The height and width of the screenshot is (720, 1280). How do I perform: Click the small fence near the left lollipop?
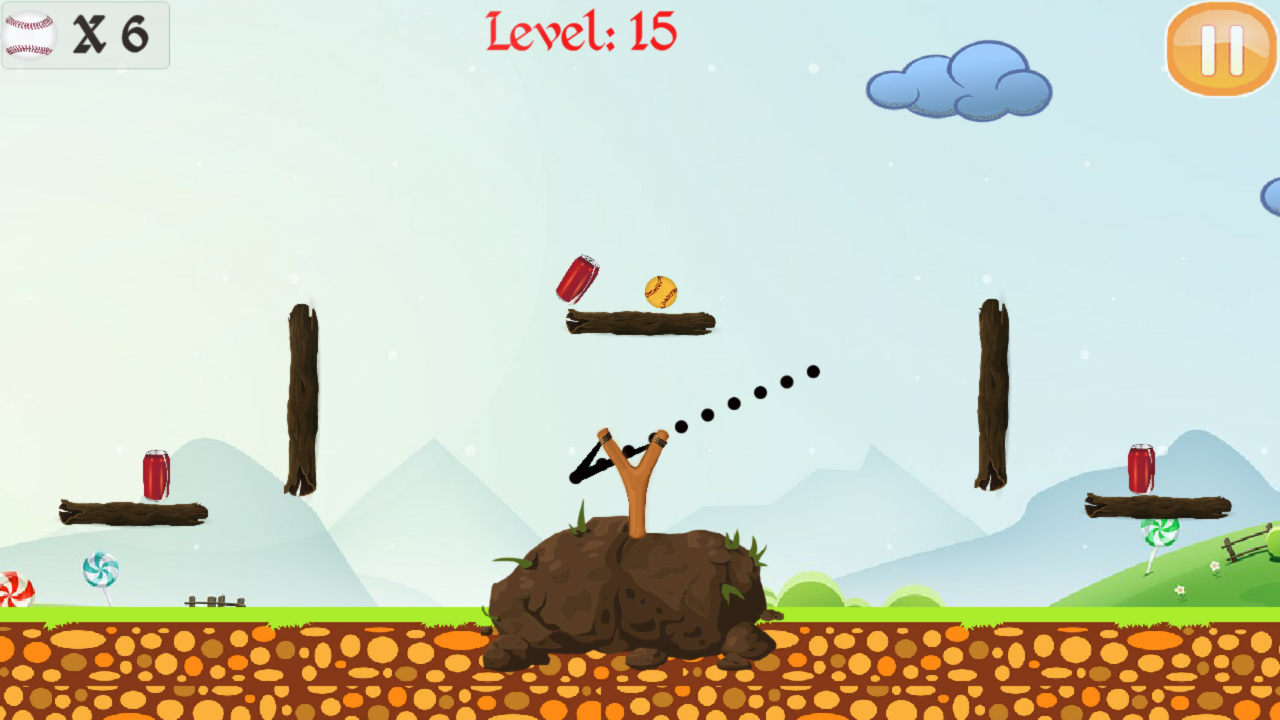pyautogui.click(x=213, y=598)
